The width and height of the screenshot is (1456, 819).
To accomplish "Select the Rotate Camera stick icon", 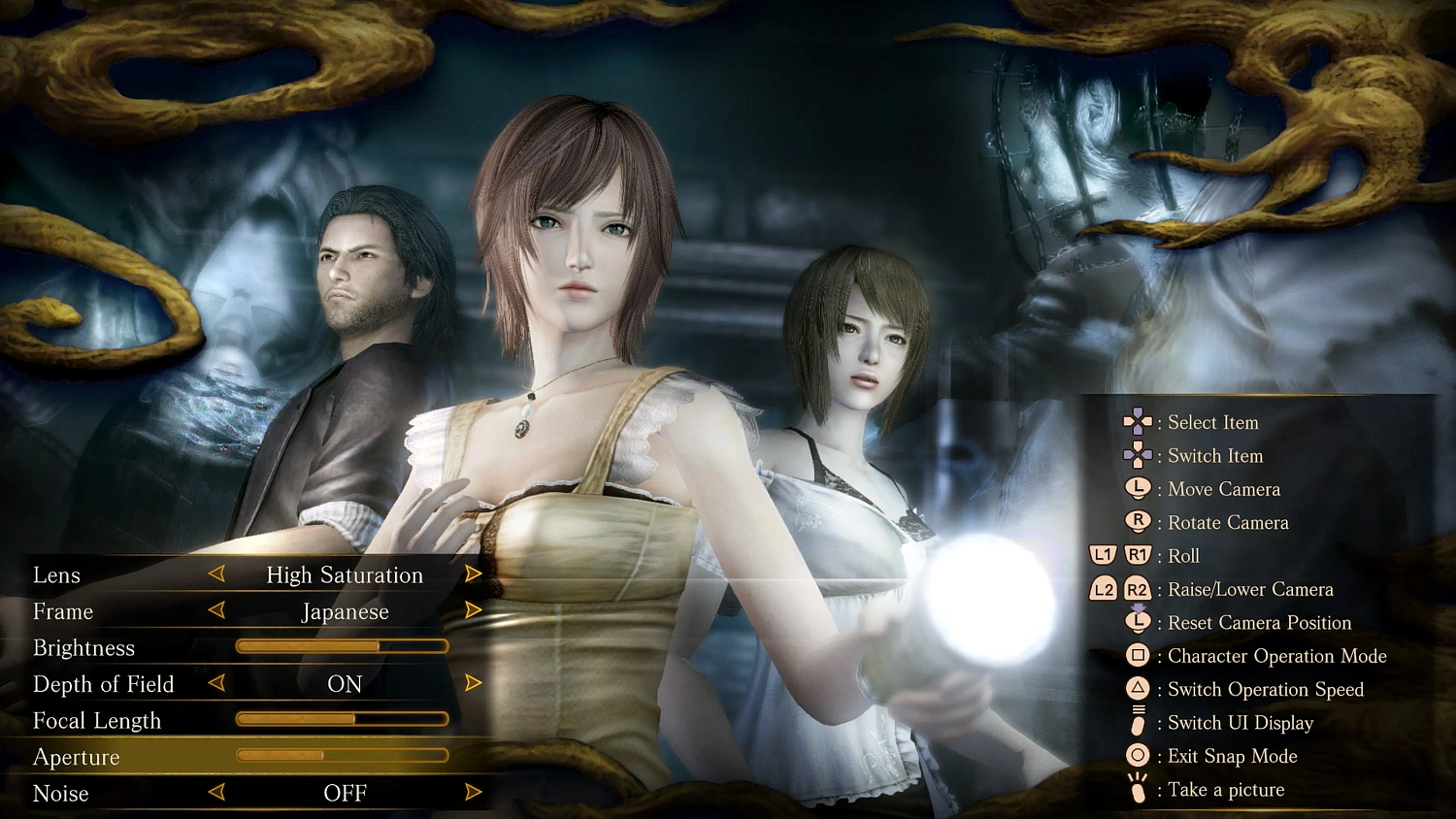I will click(x=1138, y=522).
